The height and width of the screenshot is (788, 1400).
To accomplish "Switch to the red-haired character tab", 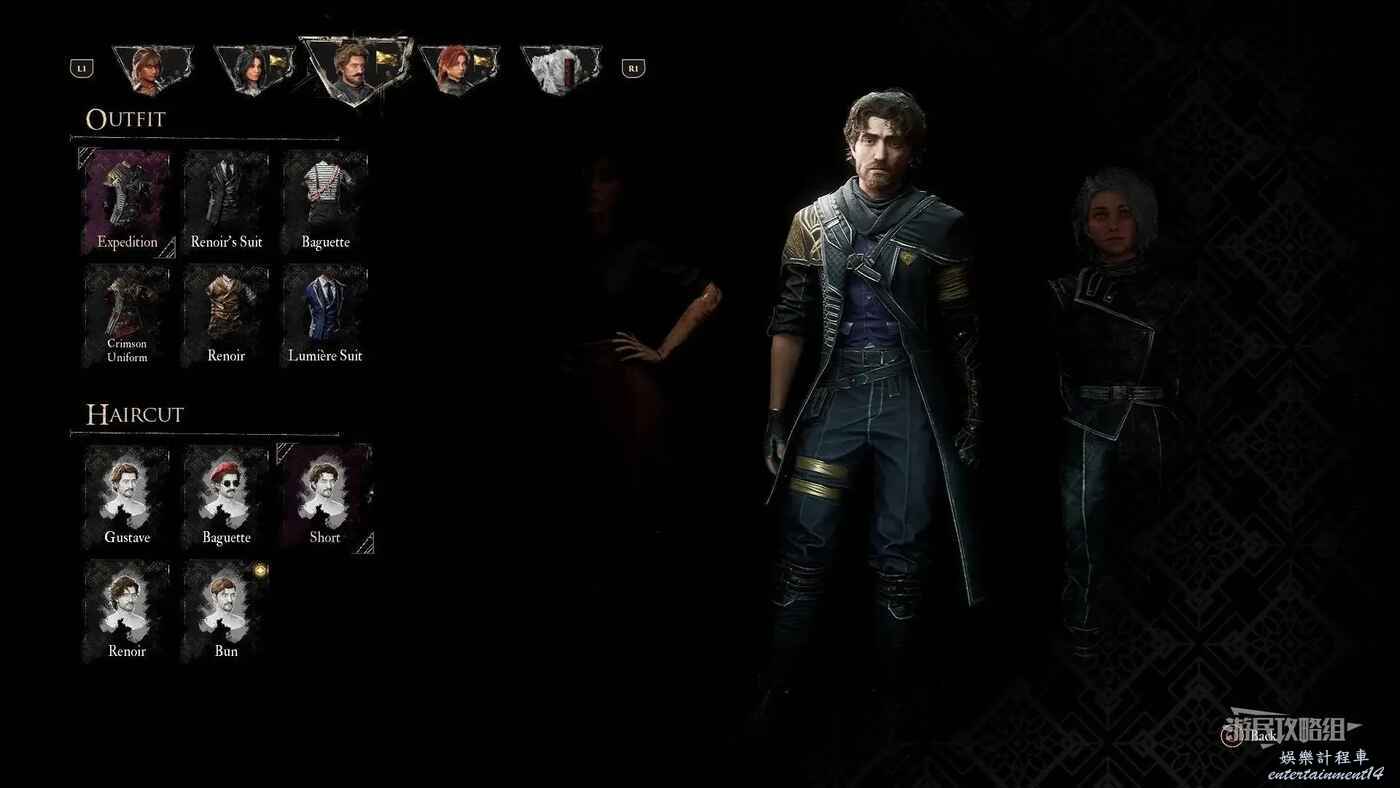I will (x=457, y=68).
